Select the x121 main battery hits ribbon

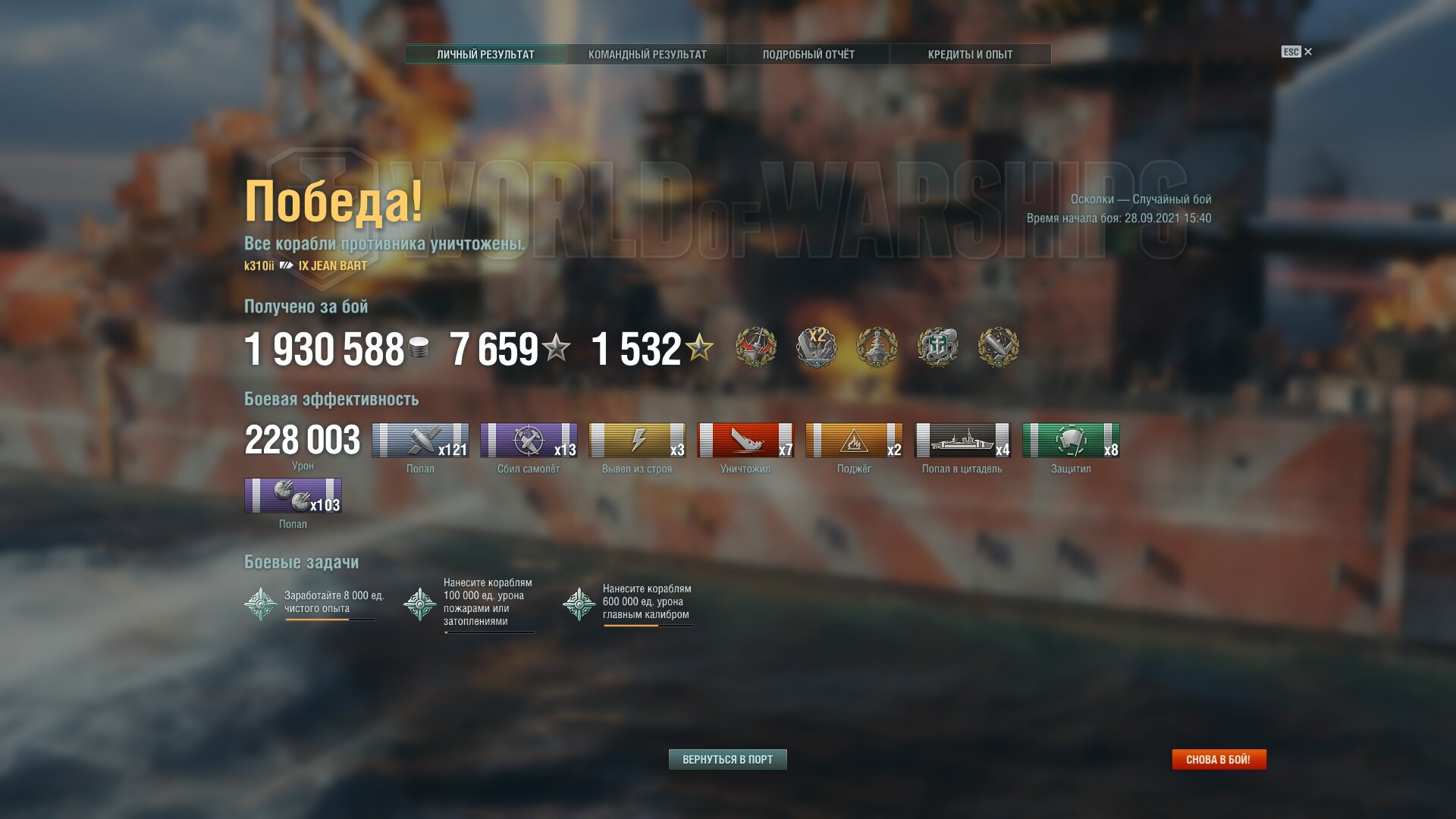tap(420, 441)
